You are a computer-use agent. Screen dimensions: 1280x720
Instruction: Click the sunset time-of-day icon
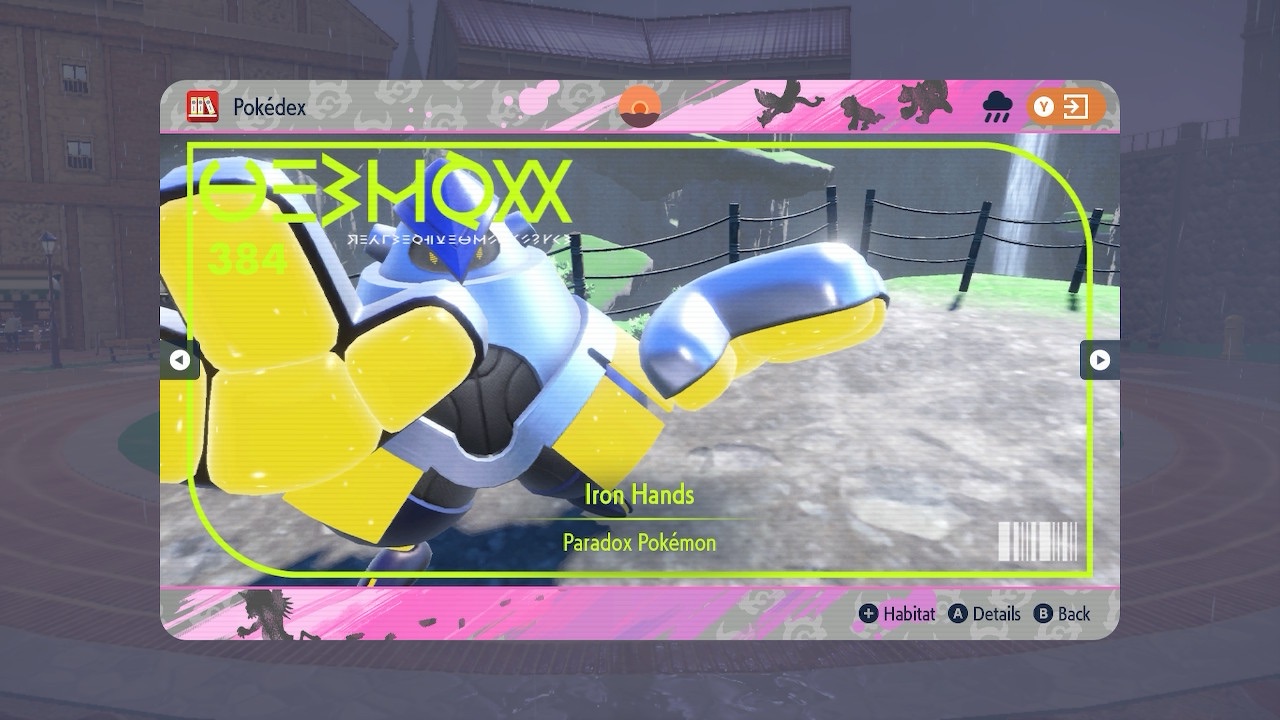pyautogui.click(x=640, y=107)
